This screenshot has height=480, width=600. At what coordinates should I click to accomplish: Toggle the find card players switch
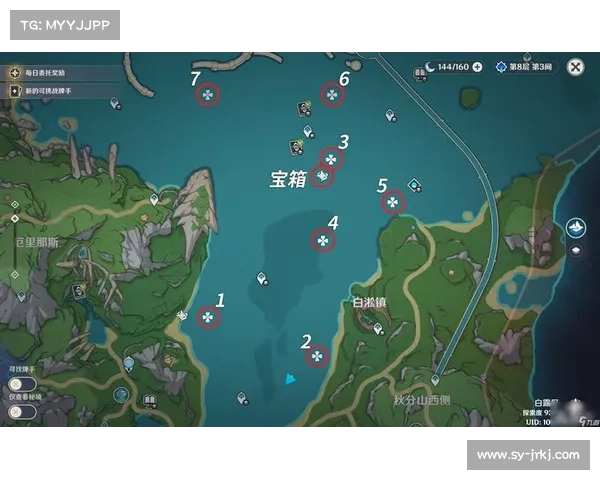(20, 384)
